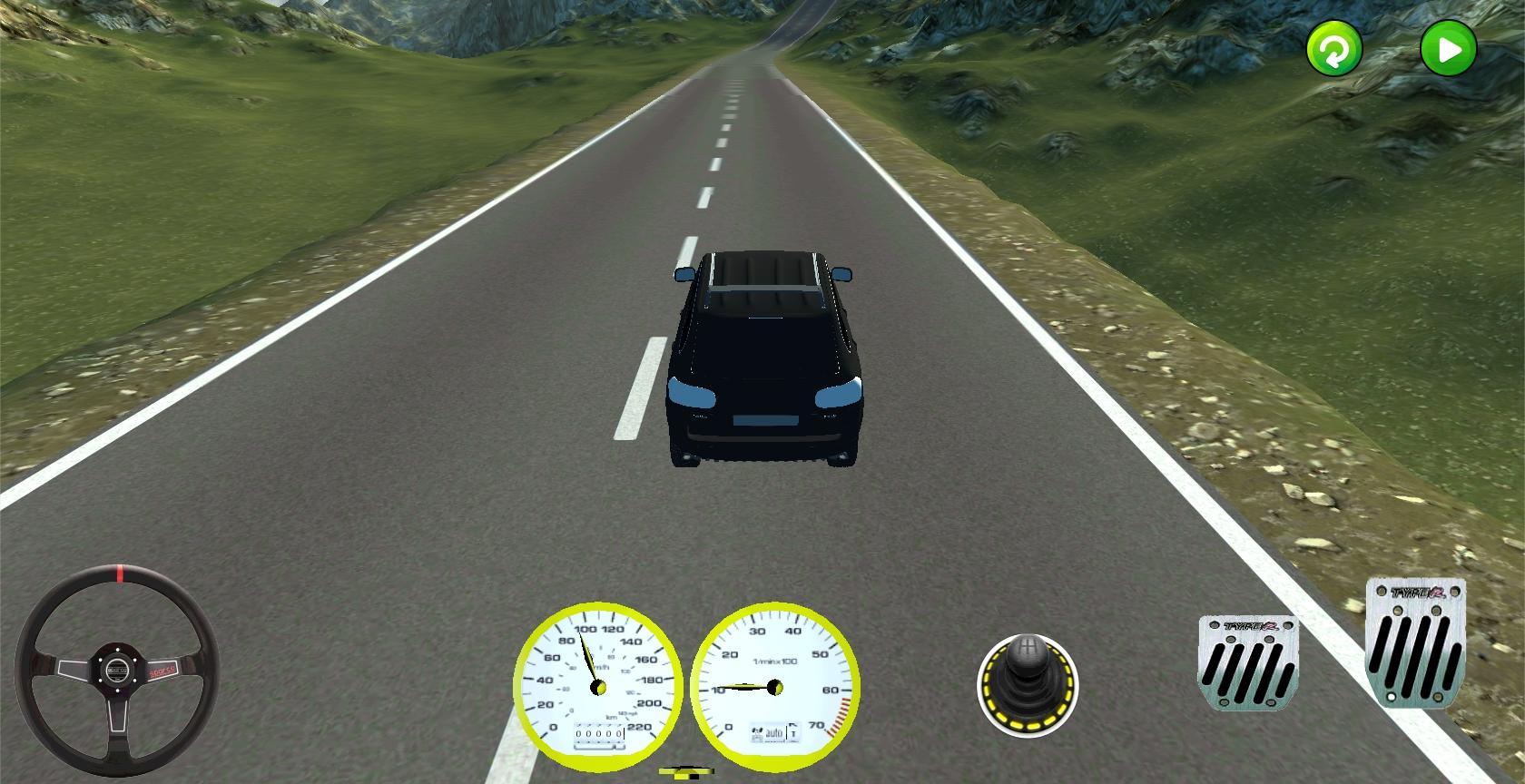The image size is (1525, 784).
Task: Click the steering wheel control
Action: click(x=116, y=671)
